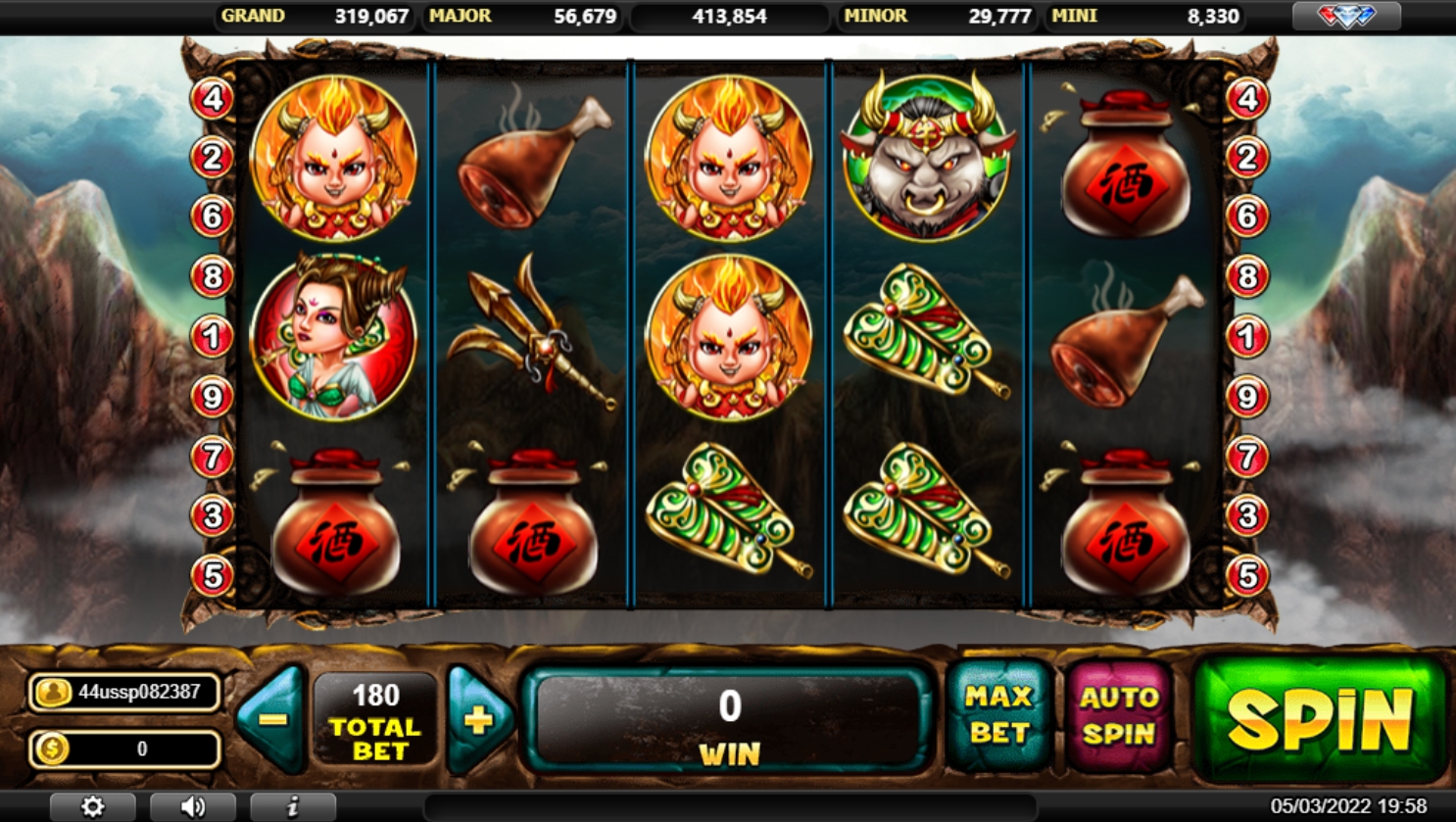Select the username field showing 44ussp082387
Image resolution: width=1456 pixels, height=822 pixels.
134,693
